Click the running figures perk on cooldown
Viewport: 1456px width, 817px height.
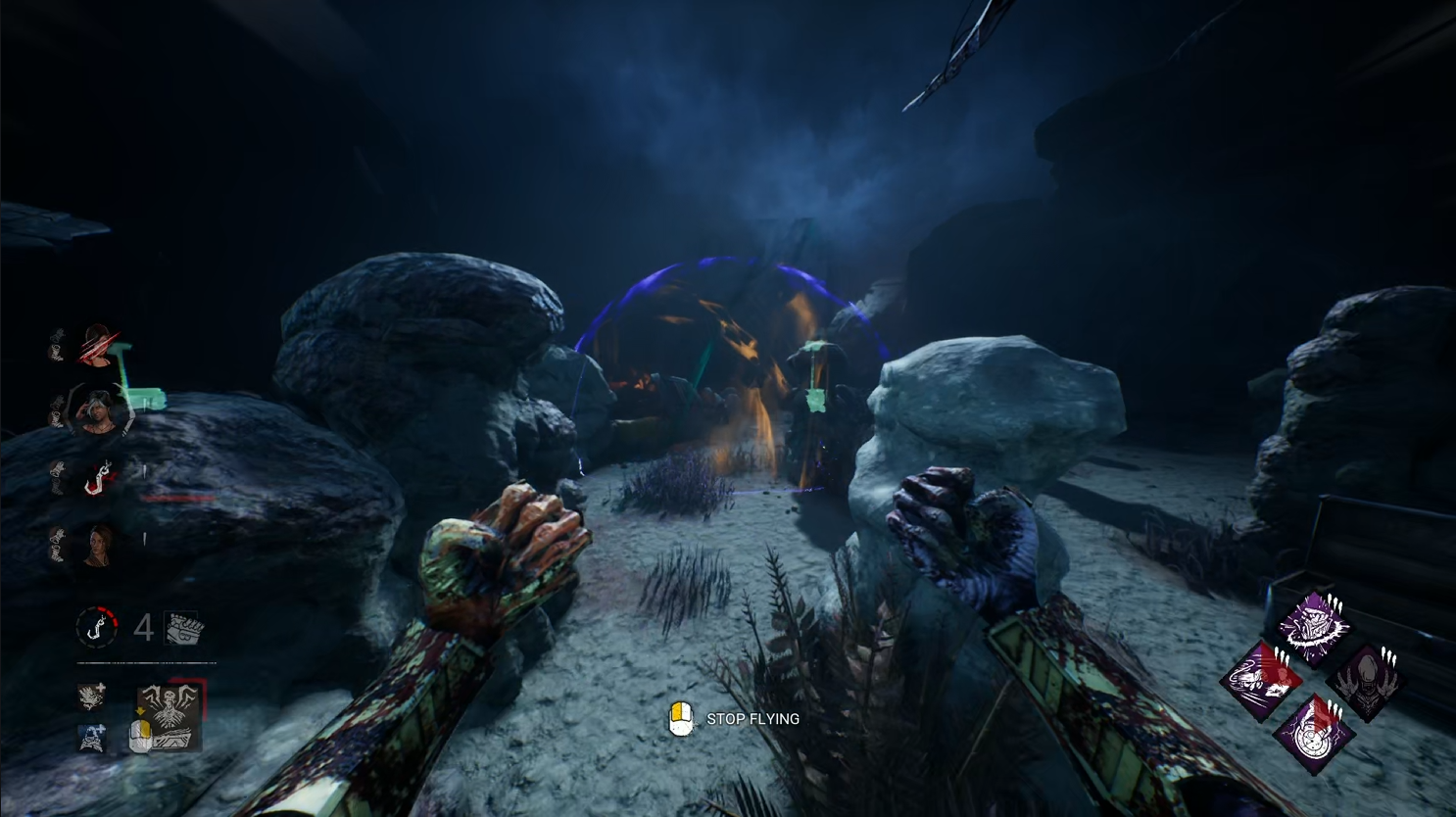point(1261,679)
